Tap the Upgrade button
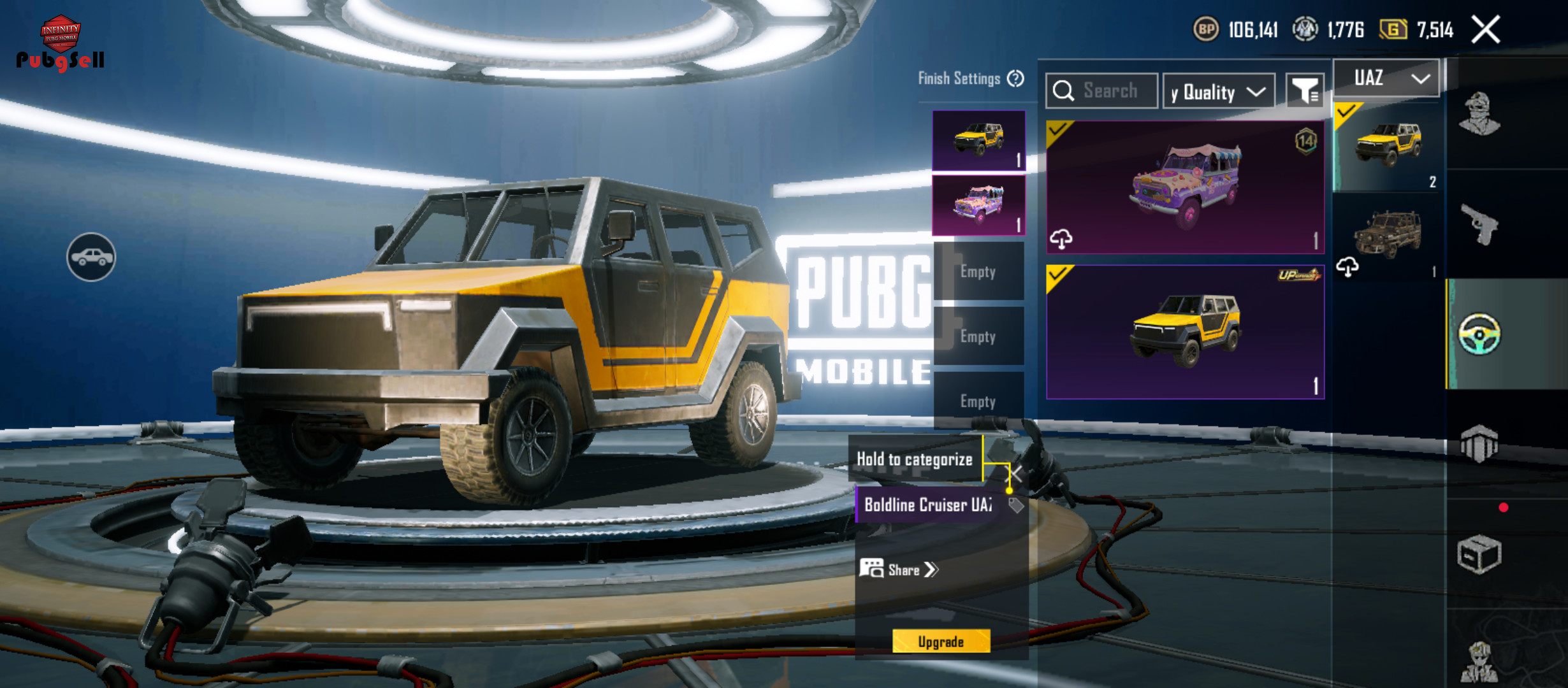1568x688 pixels. click(x=941, y=641)
